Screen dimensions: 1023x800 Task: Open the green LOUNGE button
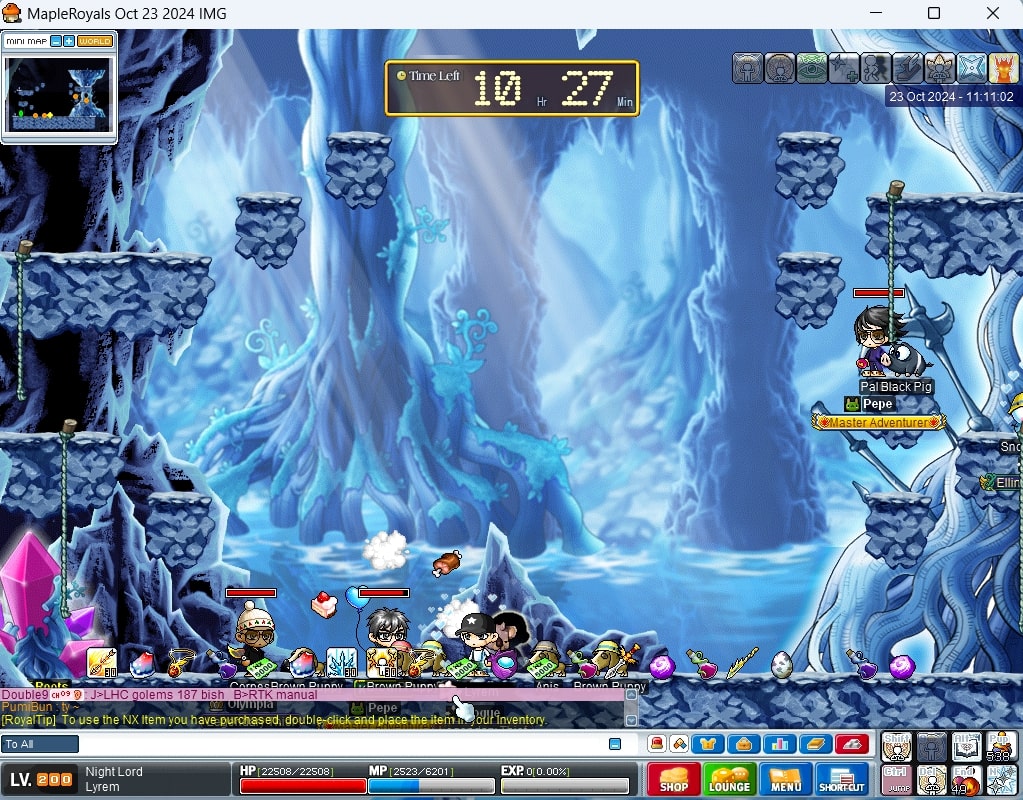click(x=729, y=779)
